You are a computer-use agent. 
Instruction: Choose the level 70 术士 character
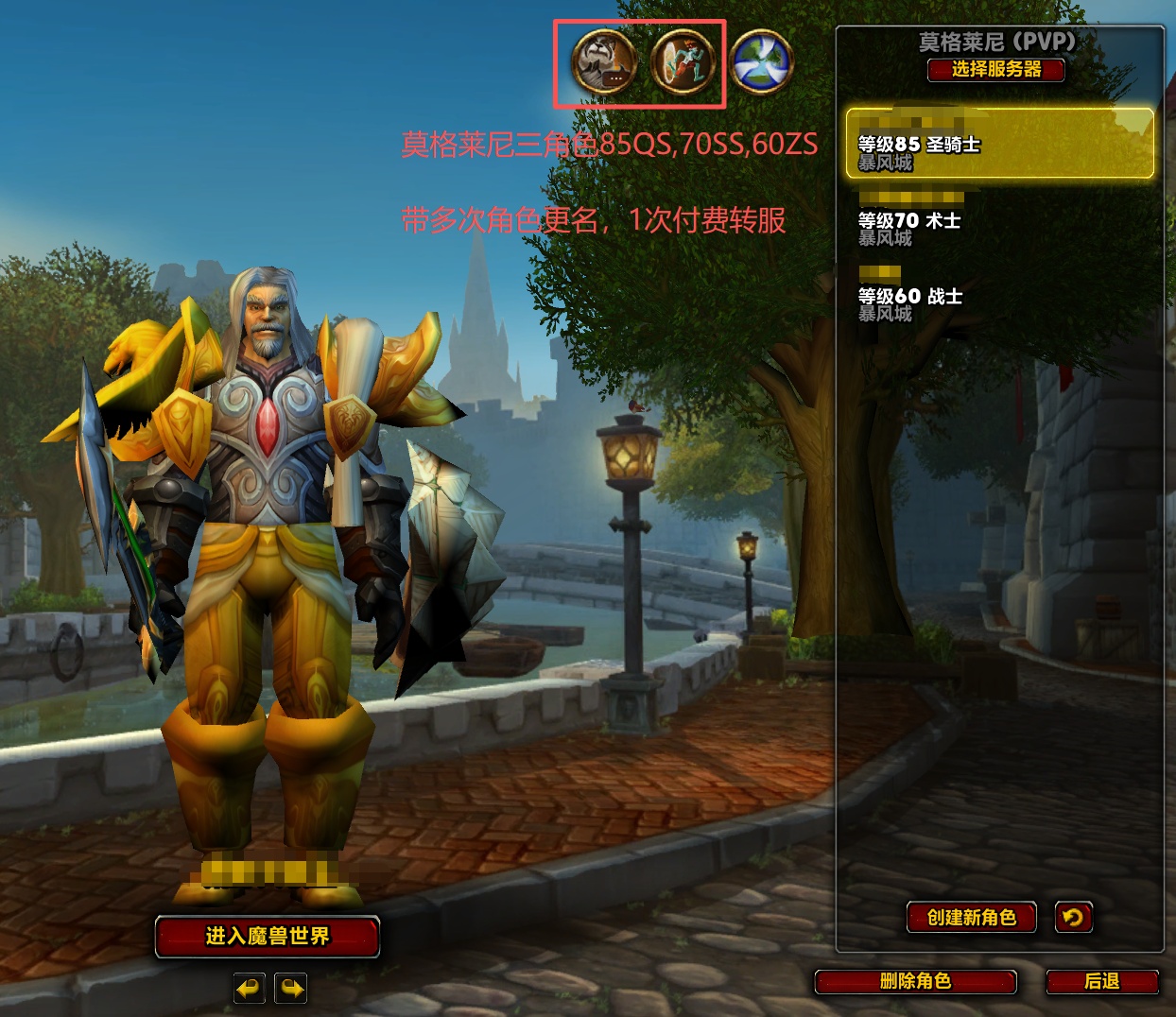[x=999, y=220]
